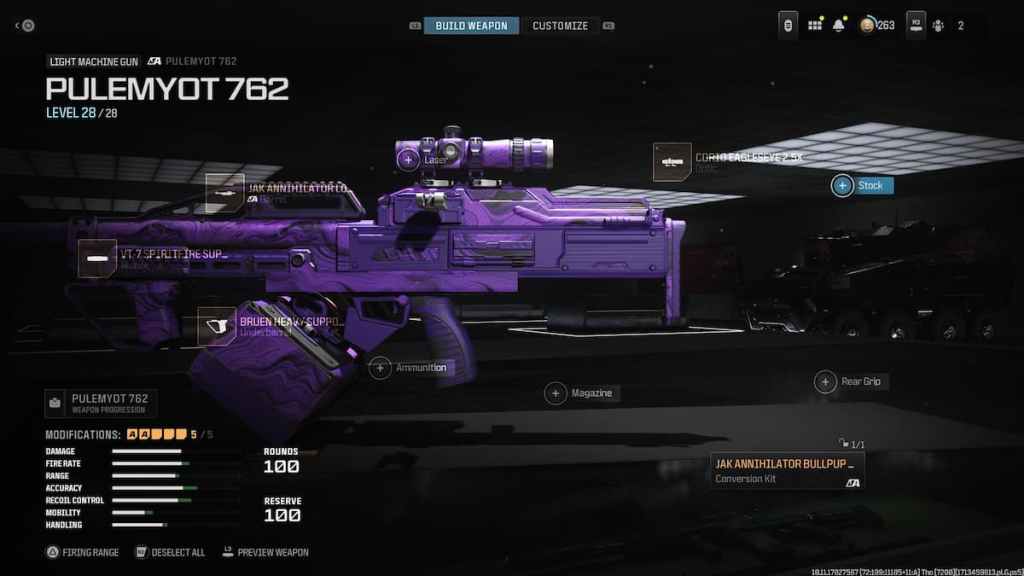Open the grid menu icon
The width and height of the screenshot is (1024, 576).
point(814,25)
